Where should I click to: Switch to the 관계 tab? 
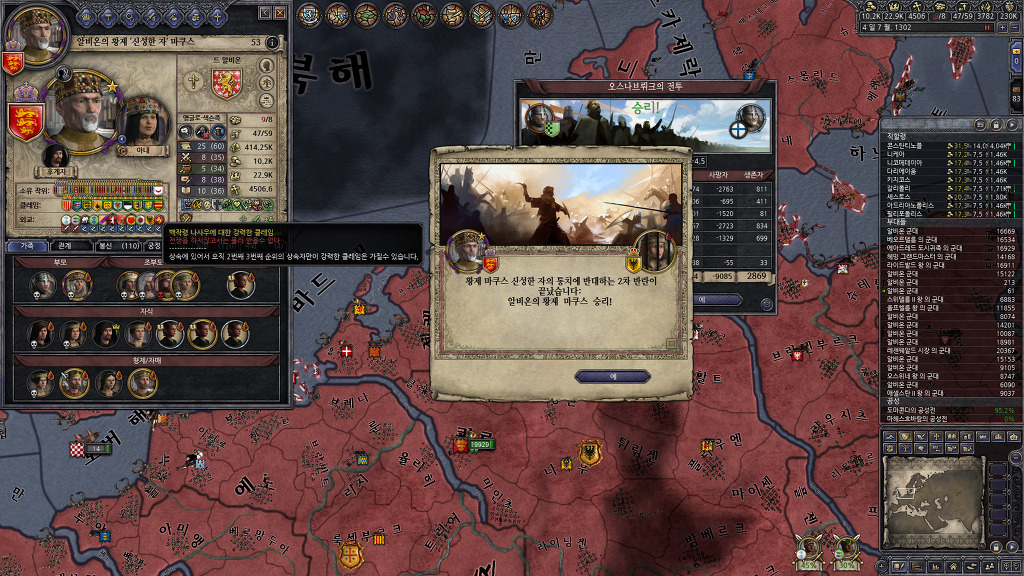64,245
